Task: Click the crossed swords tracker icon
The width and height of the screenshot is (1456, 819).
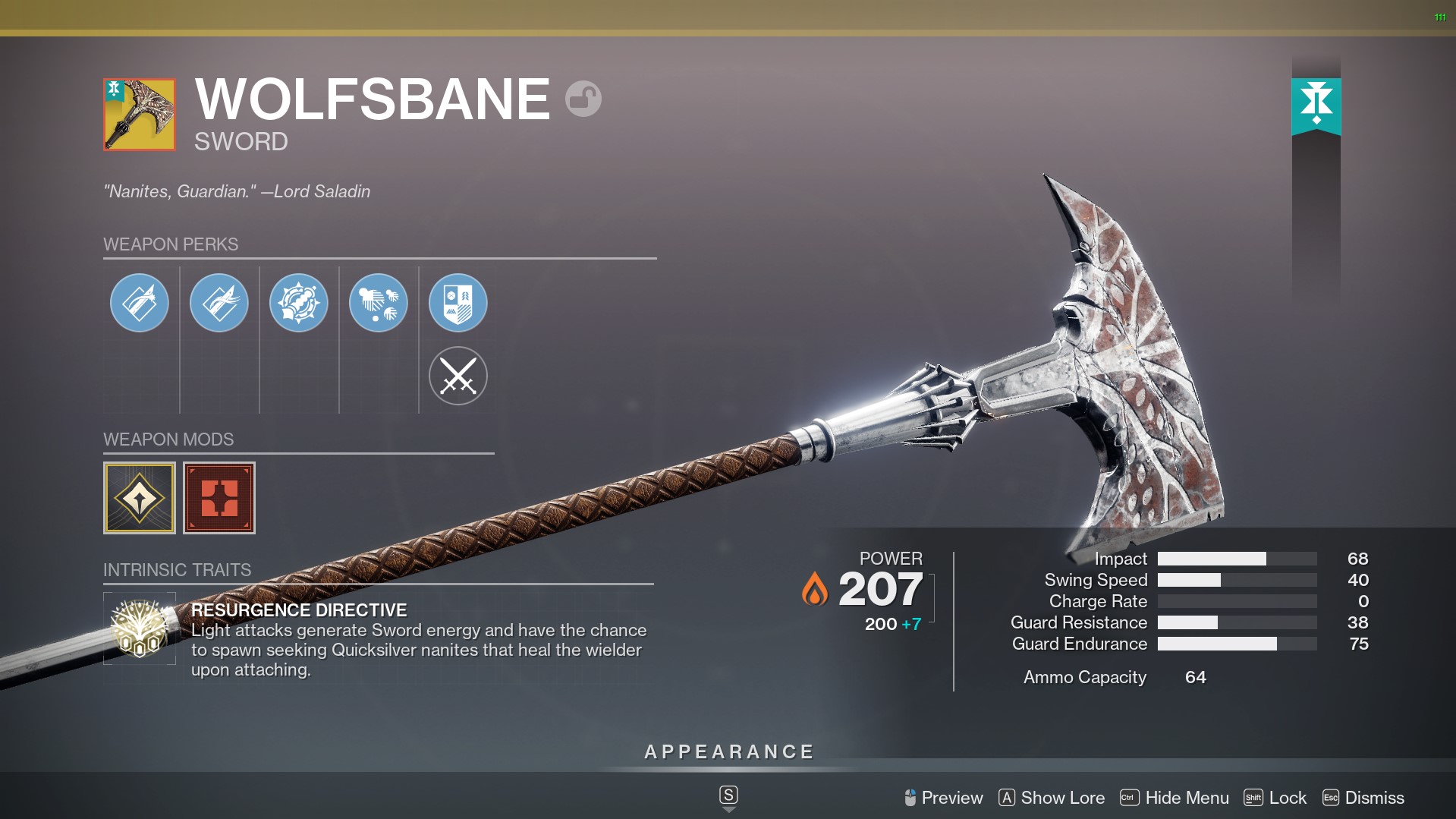Action: pos(458,376)
